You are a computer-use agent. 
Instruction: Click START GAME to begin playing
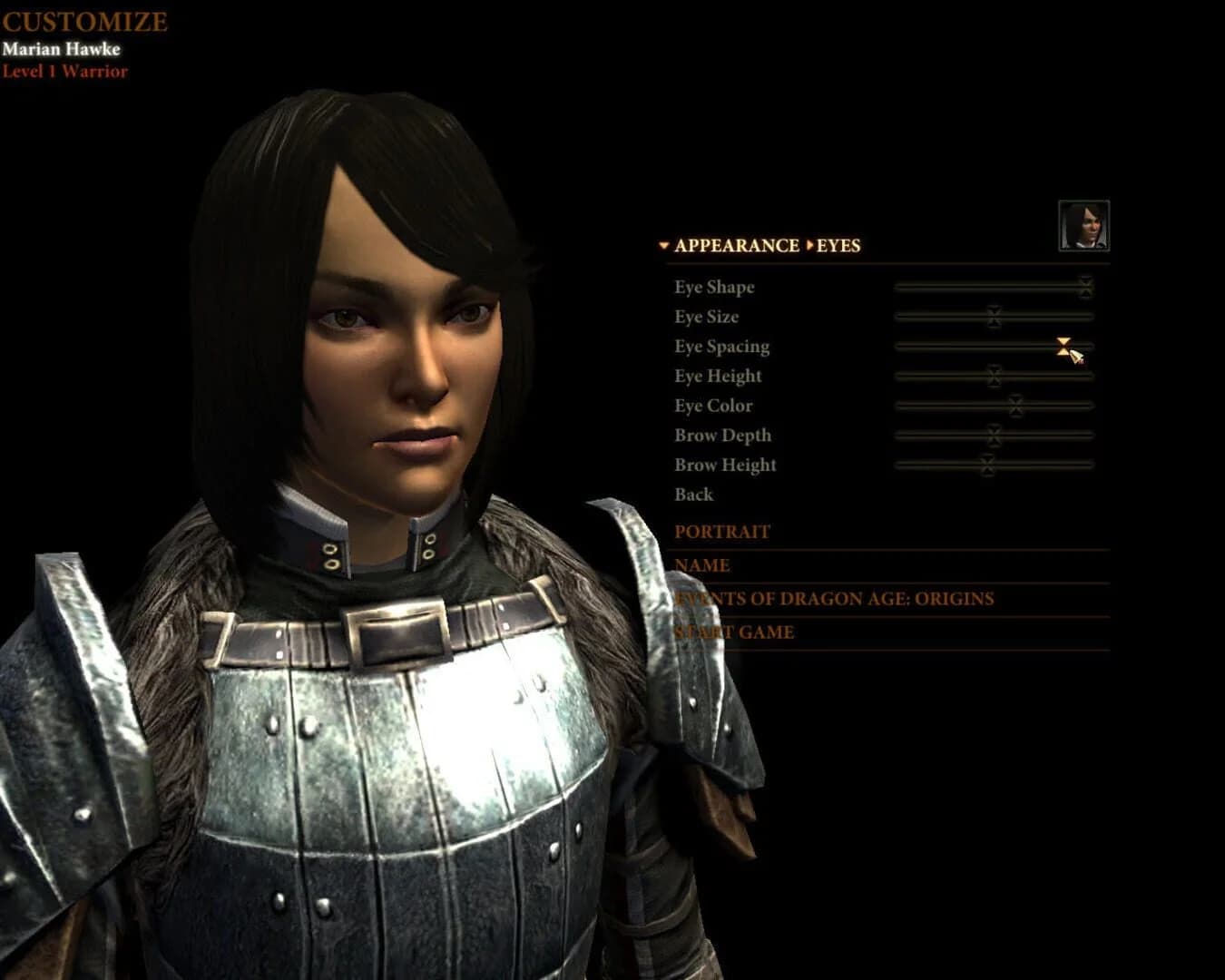[732, 632]
